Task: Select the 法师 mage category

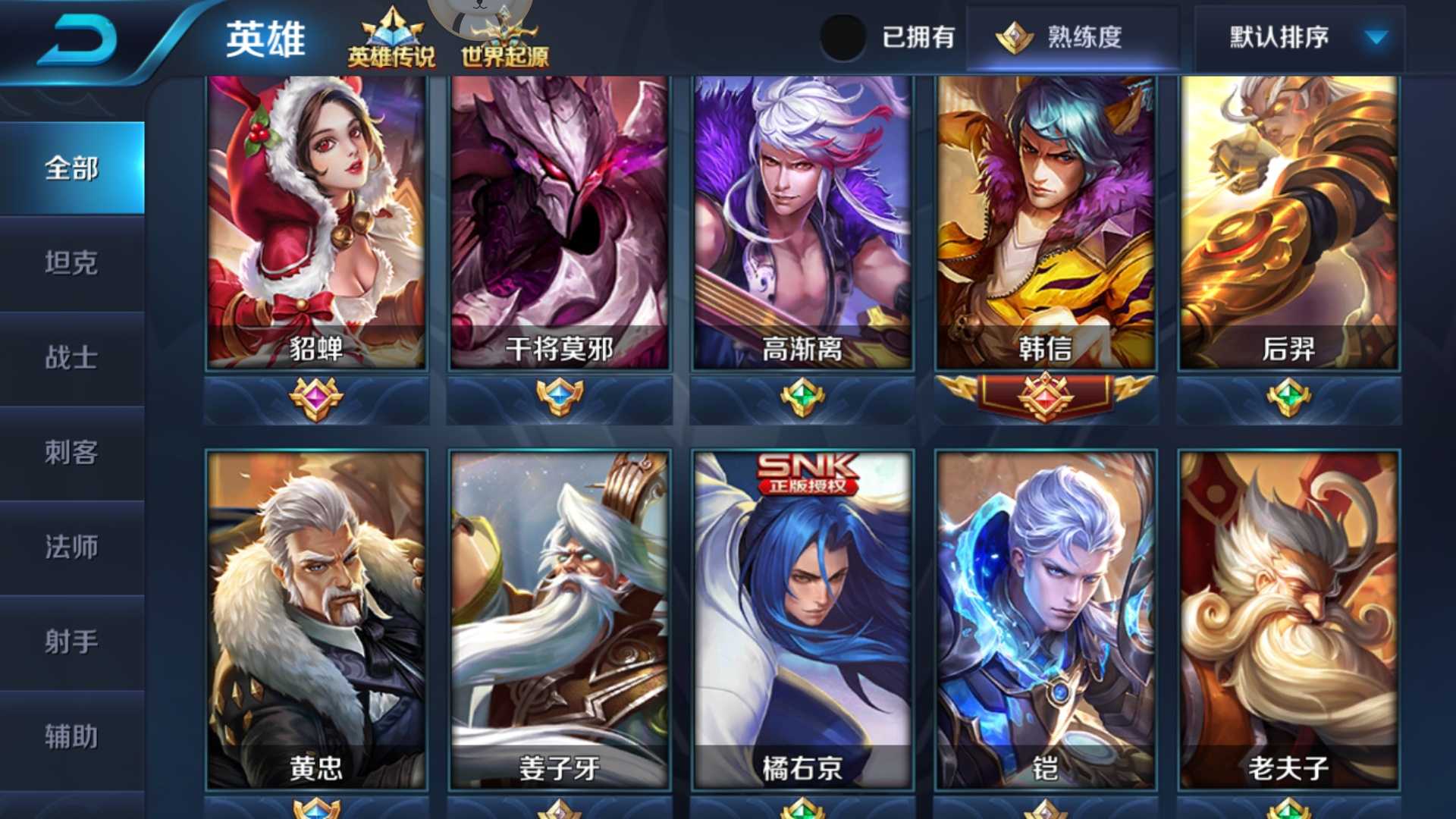Action: pos(72,547)
